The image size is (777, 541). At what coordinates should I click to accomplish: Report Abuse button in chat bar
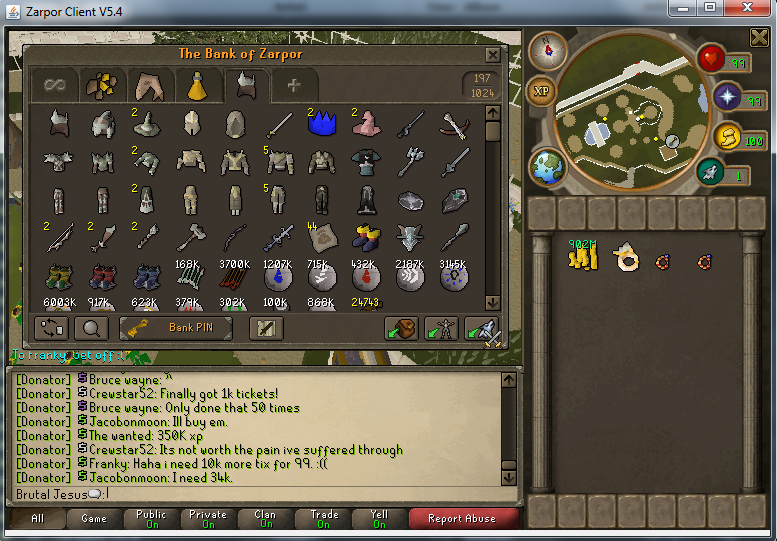[464, 519]
